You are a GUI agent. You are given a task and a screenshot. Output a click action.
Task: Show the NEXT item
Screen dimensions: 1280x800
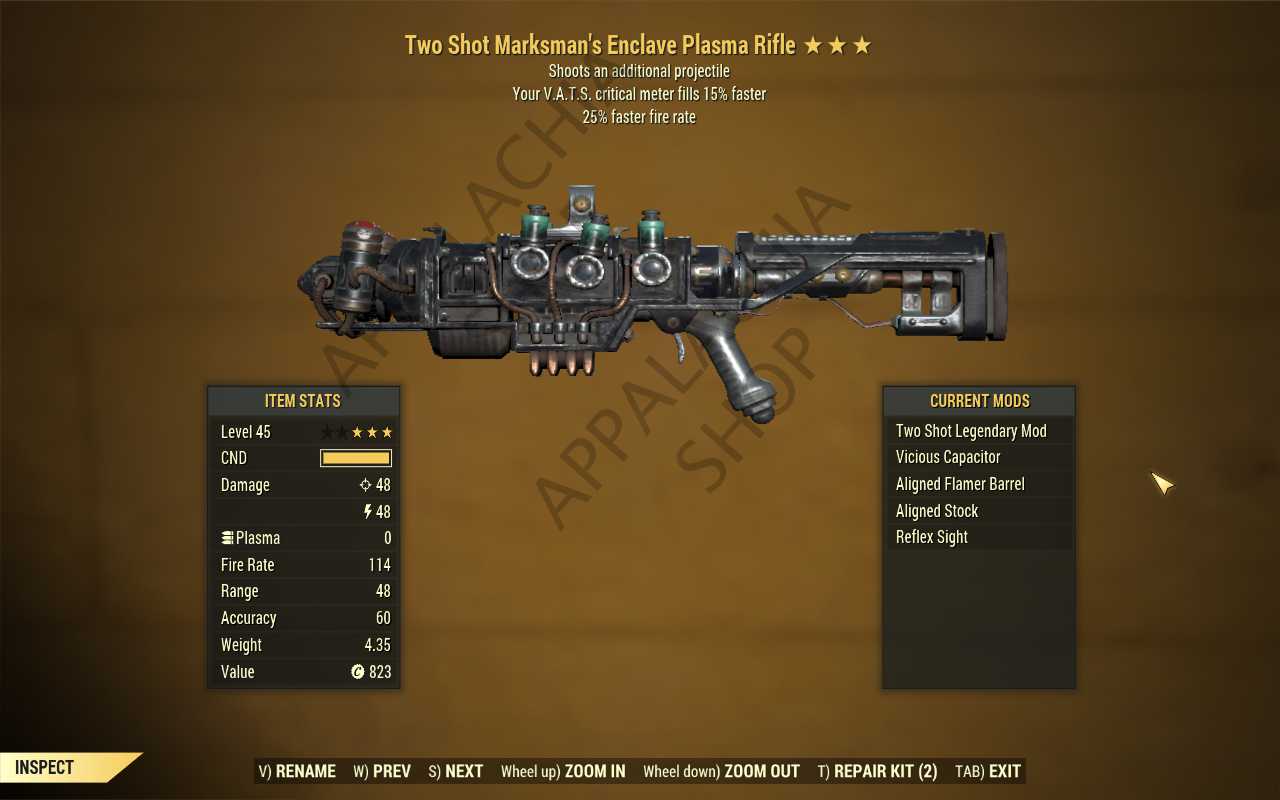(456, 771)
